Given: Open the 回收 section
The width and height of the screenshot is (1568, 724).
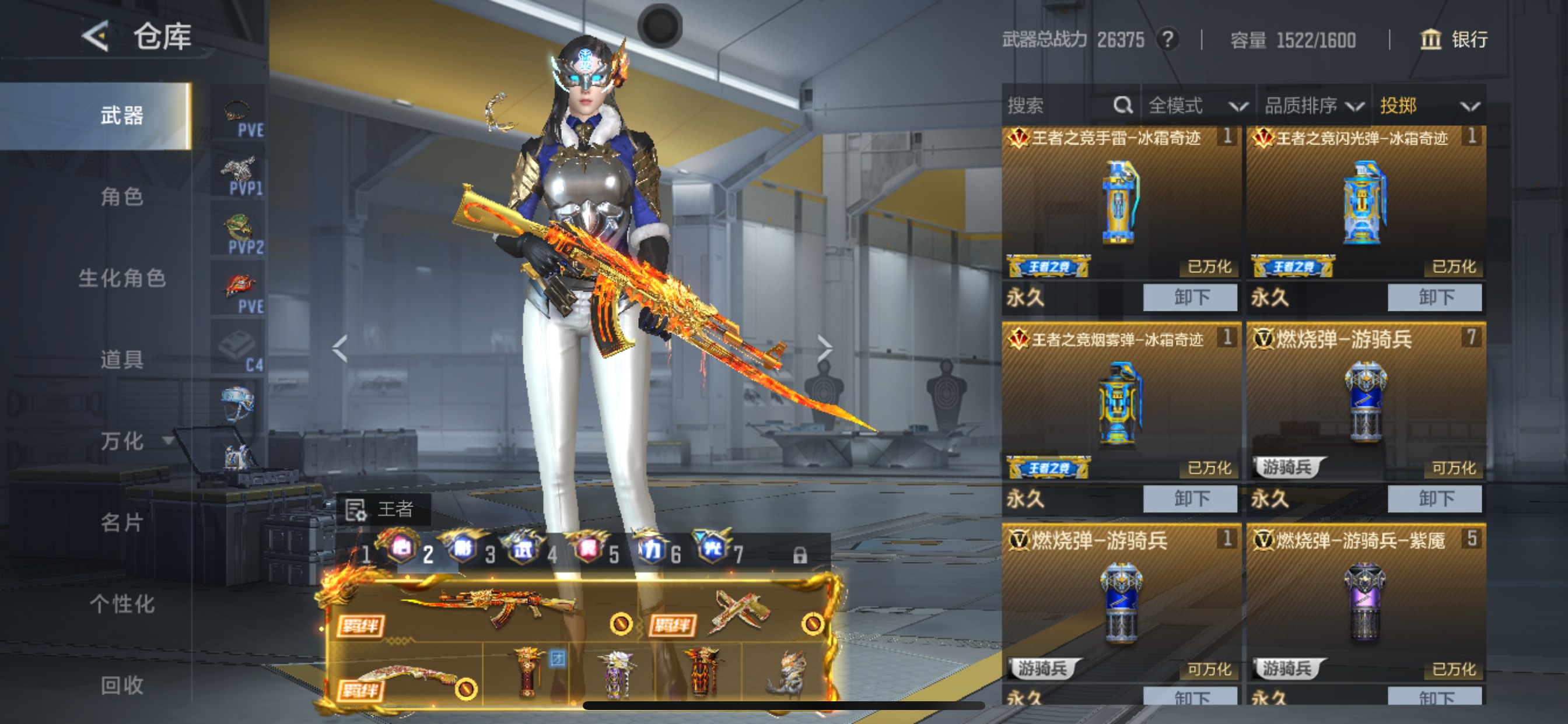Looking at the screenshot, I should [122, 685].
